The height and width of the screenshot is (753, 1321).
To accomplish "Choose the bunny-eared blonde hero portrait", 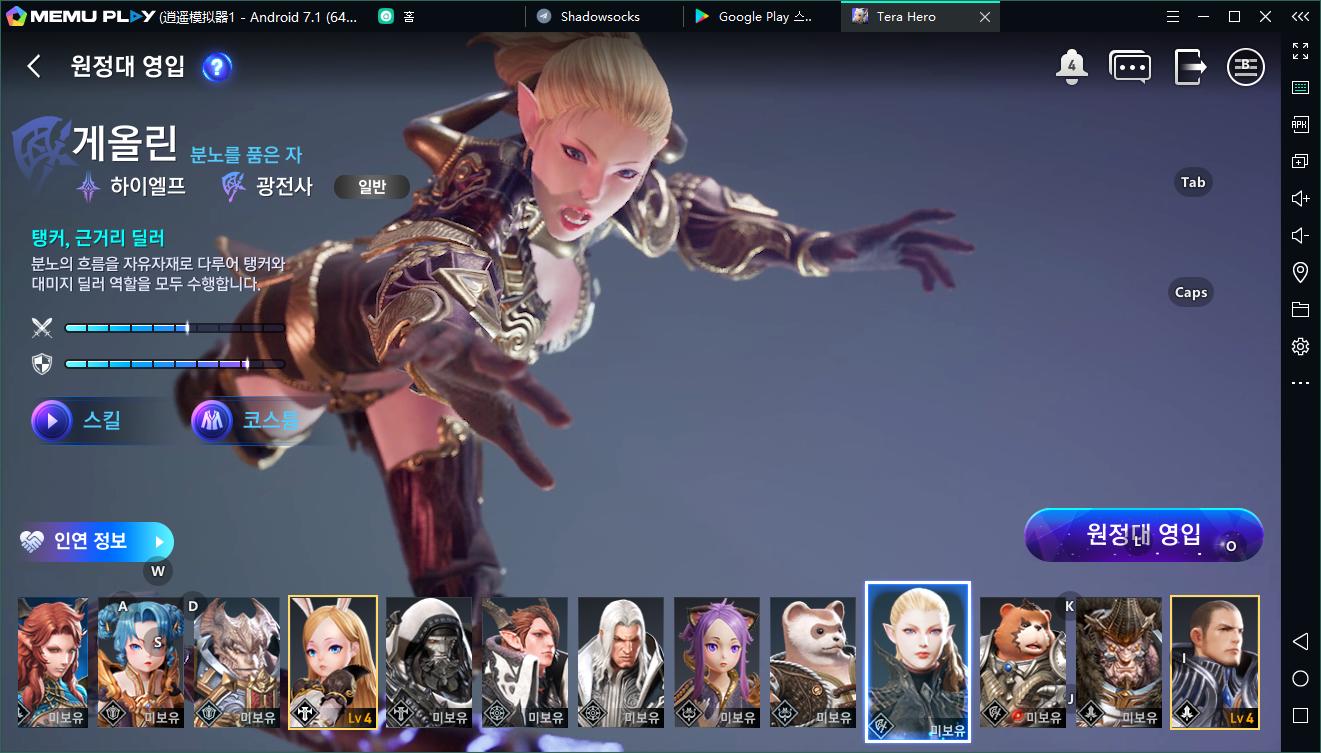I will [x=333, y=661].
